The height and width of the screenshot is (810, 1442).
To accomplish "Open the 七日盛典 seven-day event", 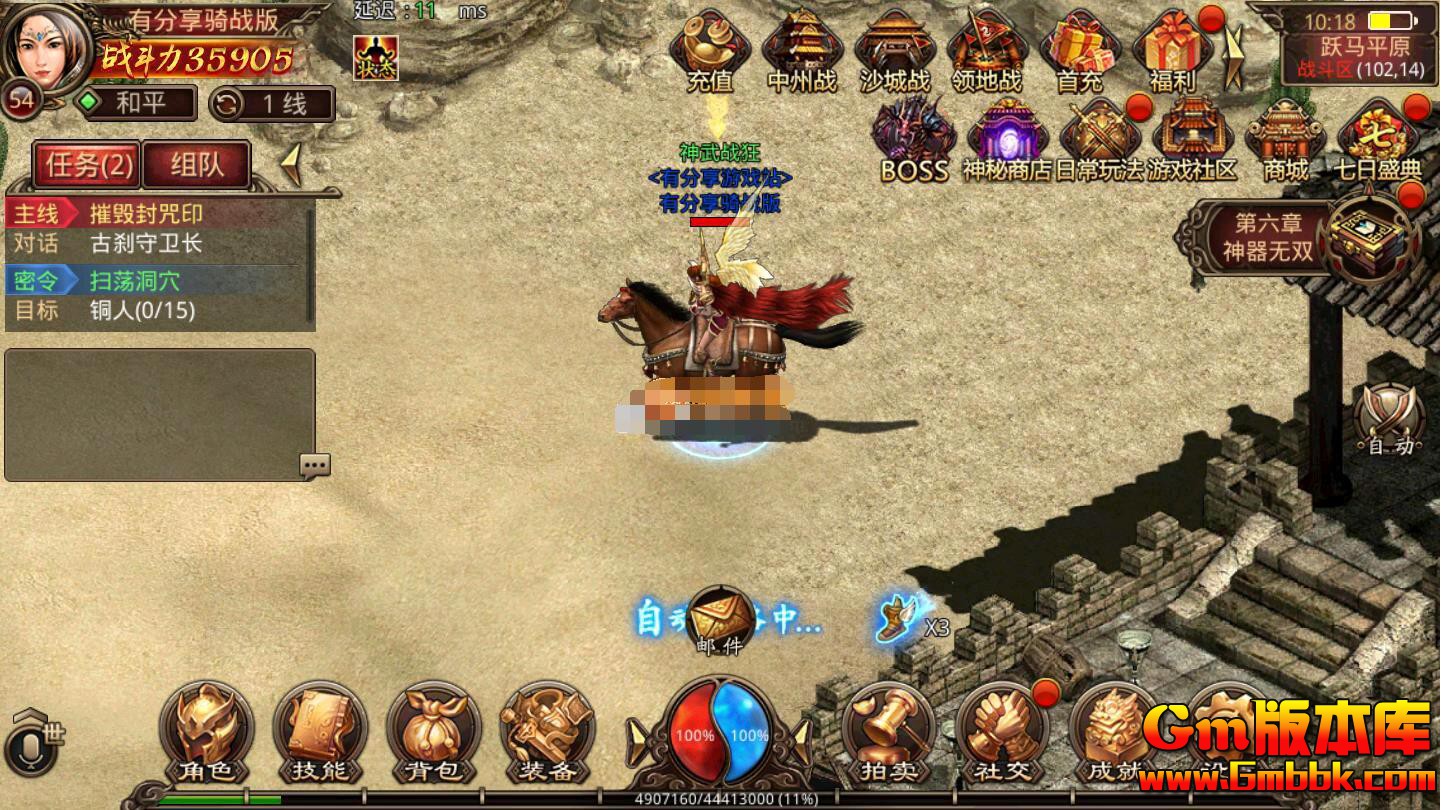I will pos(1379,138).
